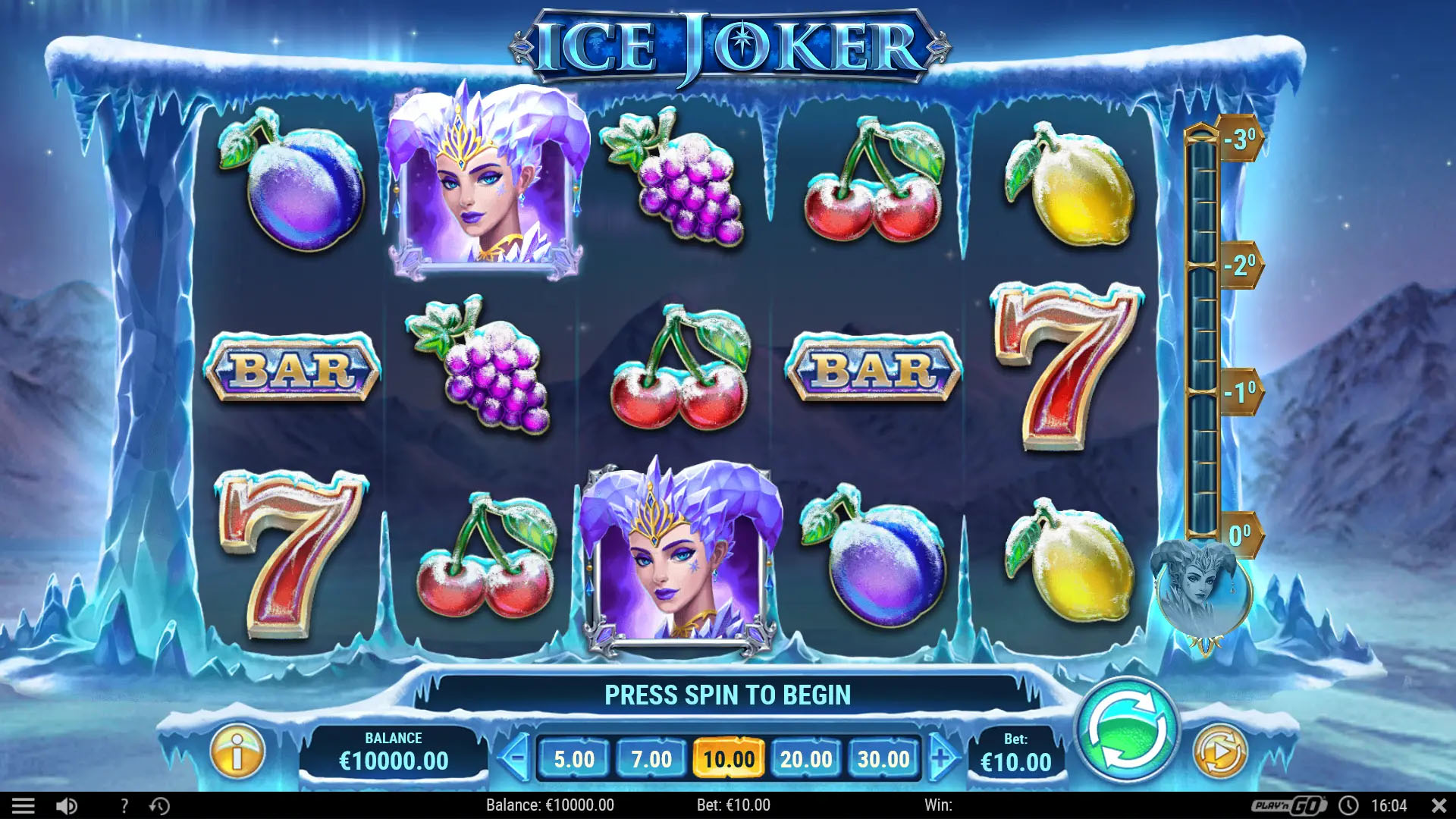Show the paytable info screen

point(237,752)
